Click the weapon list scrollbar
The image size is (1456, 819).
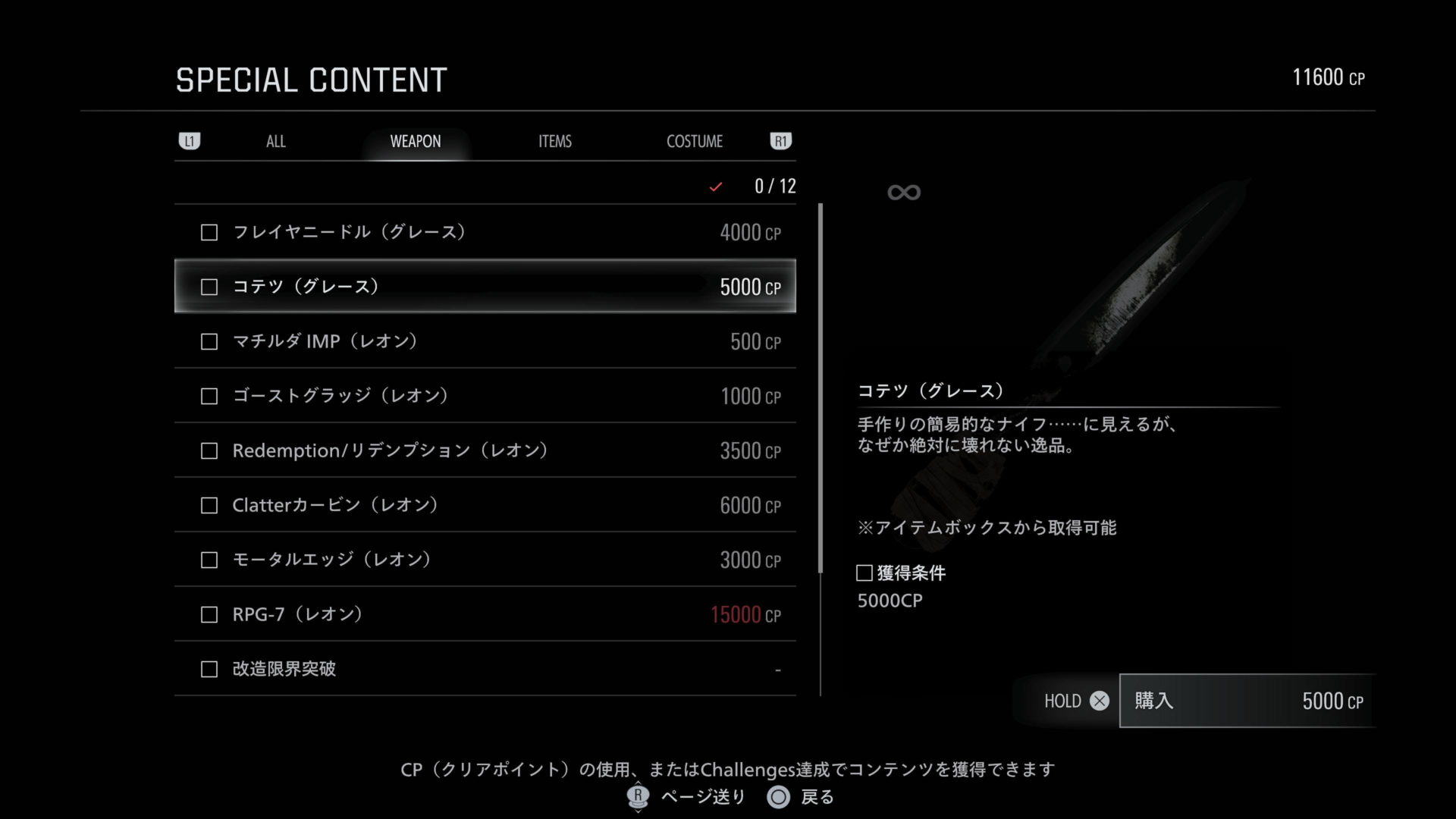(821, 387)
